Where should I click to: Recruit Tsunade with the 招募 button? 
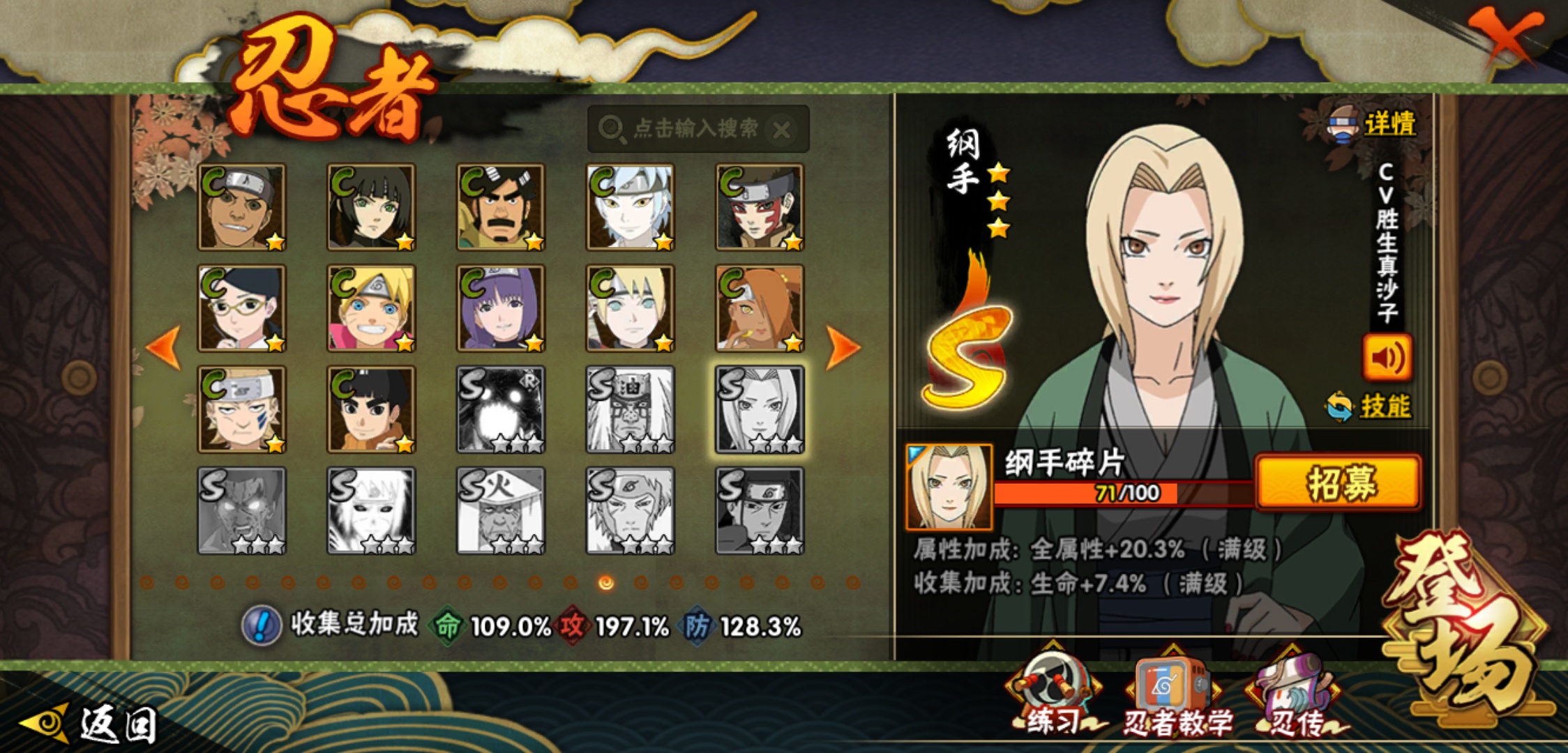pos(1338,482)
